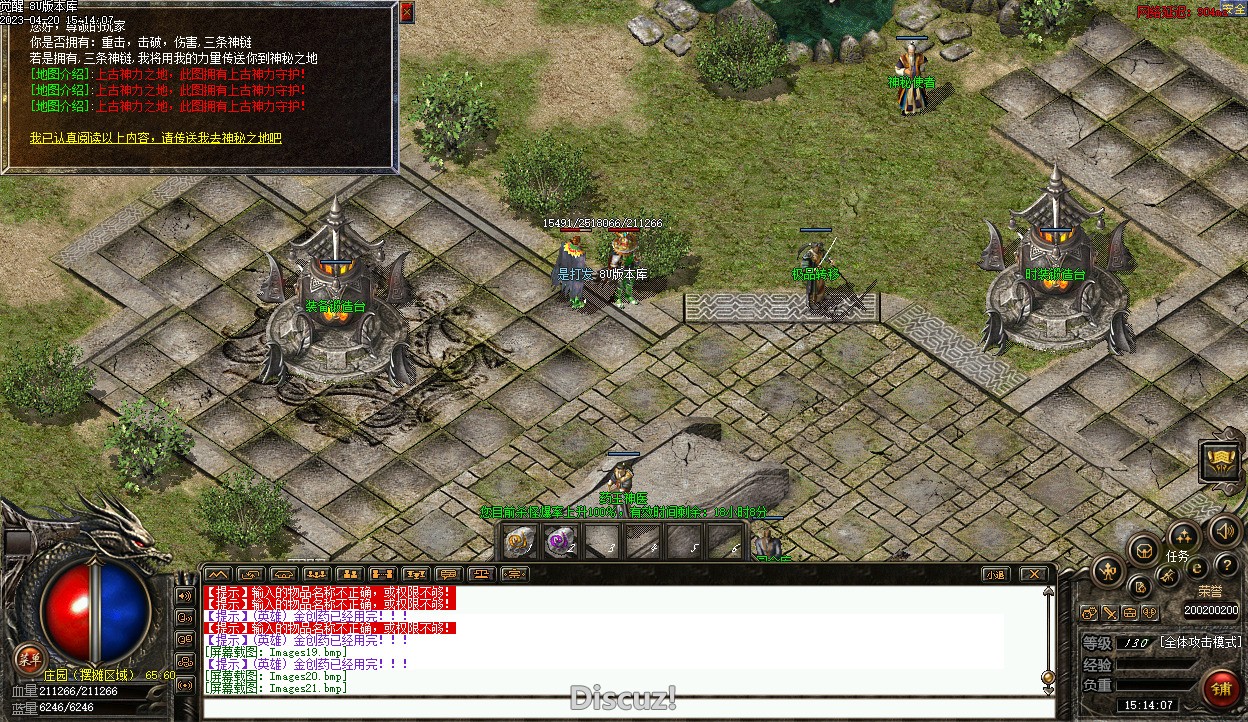Open the character figure round button

[x=1108, y=571]
